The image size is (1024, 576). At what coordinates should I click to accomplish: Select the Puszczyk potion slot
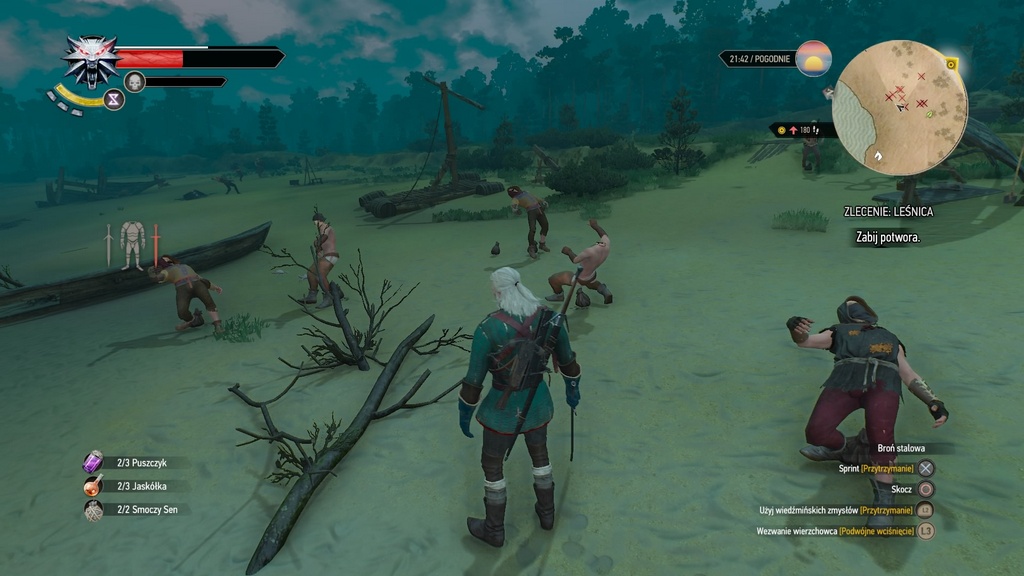point(93,462)
